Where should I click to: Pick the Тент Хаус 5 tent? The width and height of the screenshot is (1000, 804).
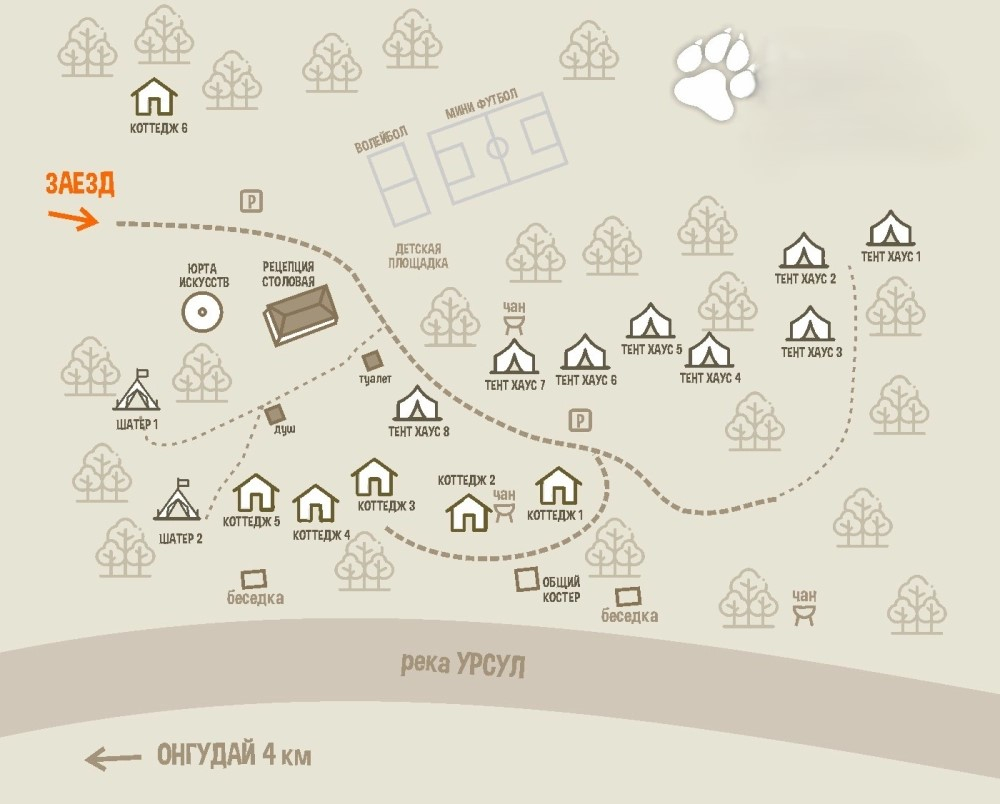(651, 322)
